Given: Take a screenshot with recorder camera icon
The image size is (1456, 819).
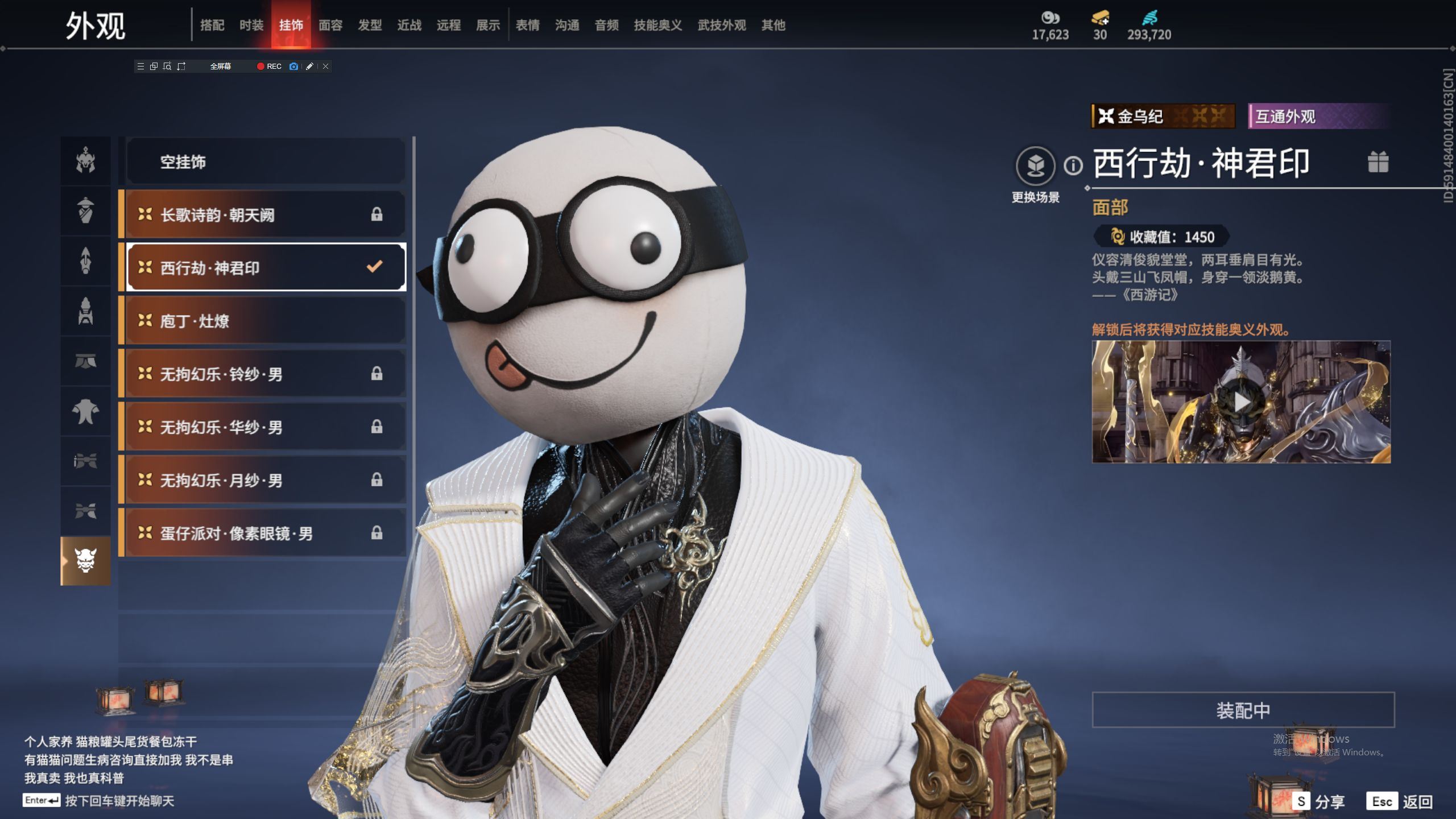Looking at the screenshot, I should click(293, 67).
